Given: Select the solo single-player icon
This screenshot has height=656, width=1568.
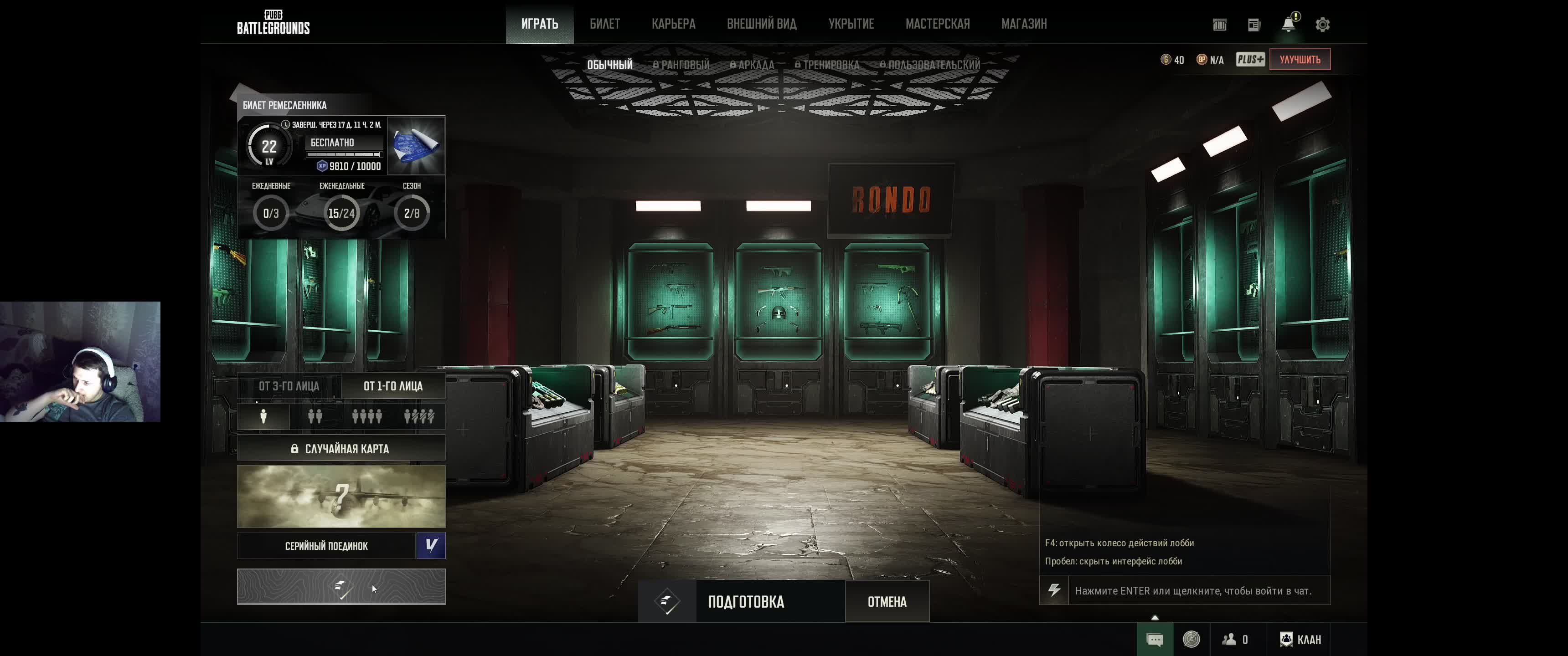Looking at the screenshot, I should (263, 416).
